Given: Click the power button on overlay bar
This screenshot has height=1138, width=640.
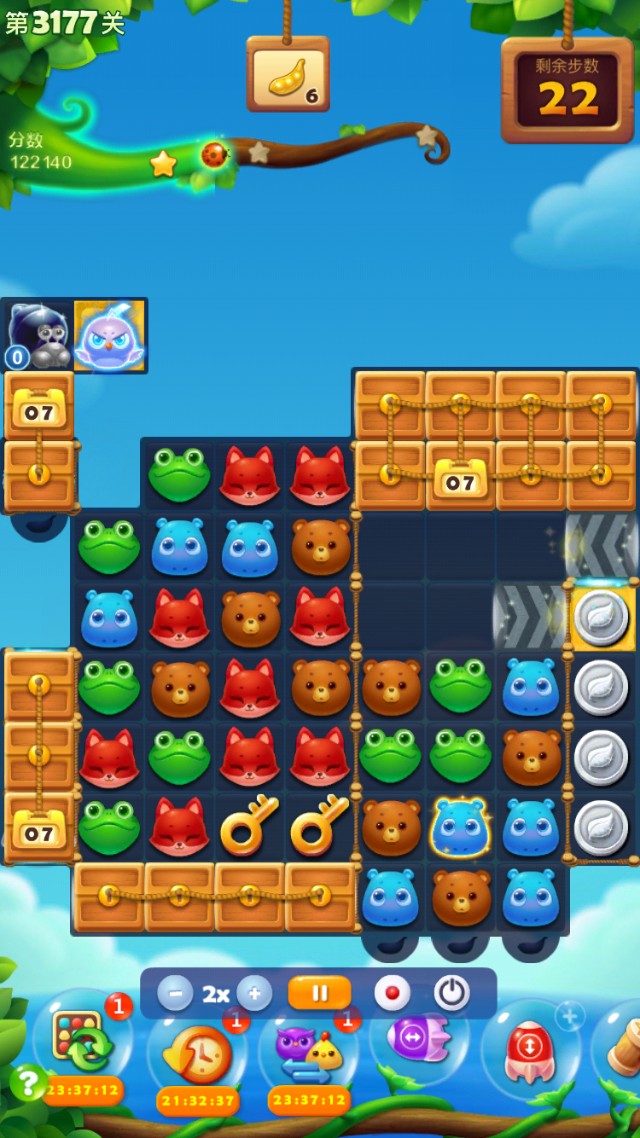Looking at the screenshot, I should [x=452, y=993].
